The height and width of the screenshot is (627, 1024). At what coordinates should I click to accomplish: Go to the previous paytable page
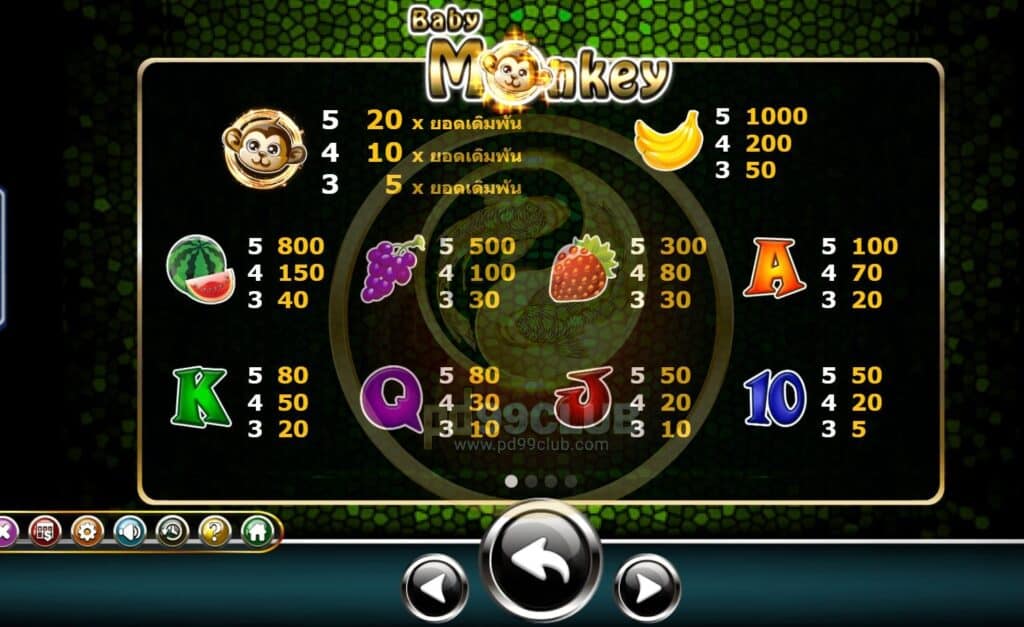coord(434,588)
